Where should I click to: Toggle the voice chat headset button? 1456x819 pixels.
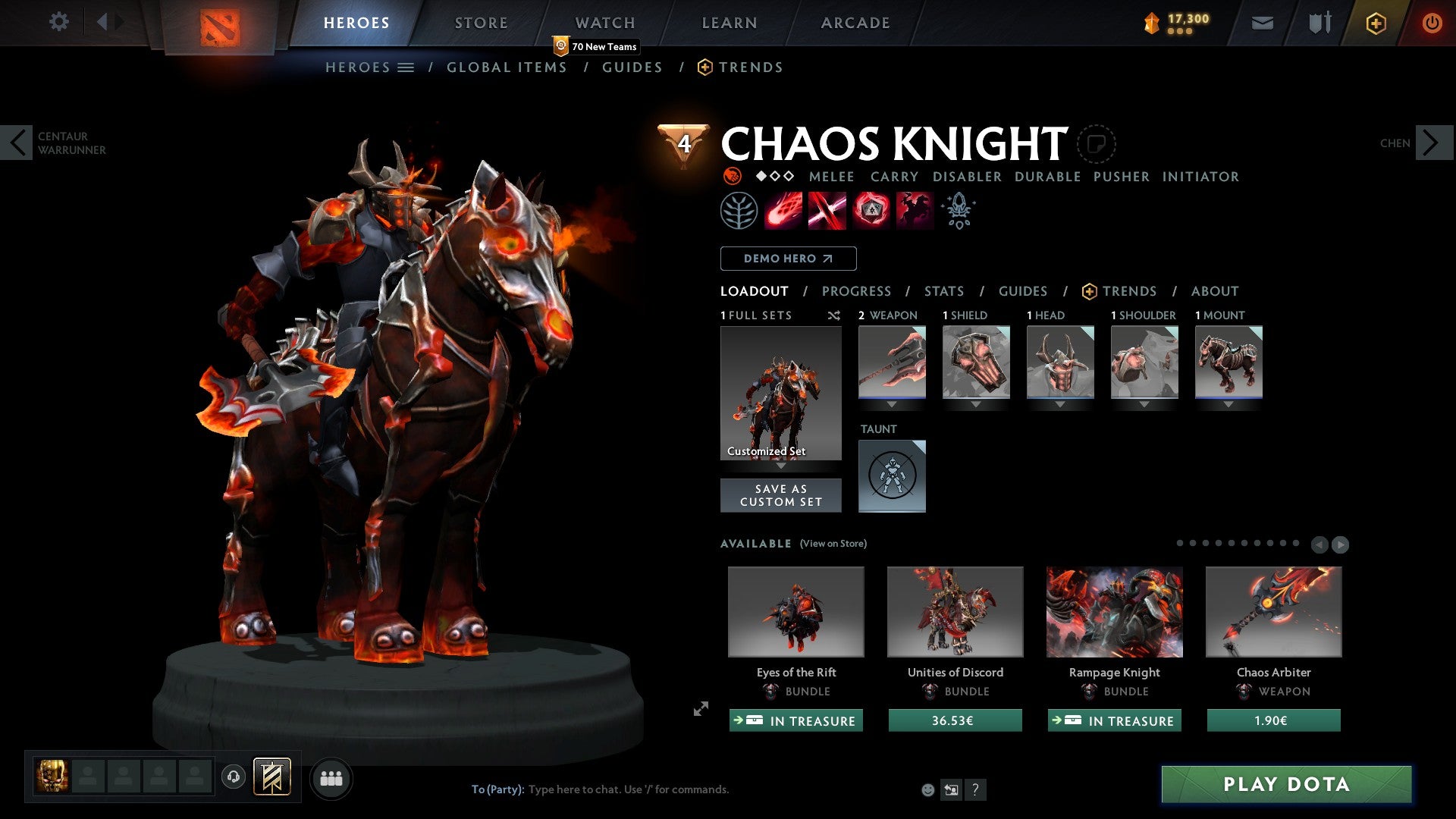[x=233, y=777]
